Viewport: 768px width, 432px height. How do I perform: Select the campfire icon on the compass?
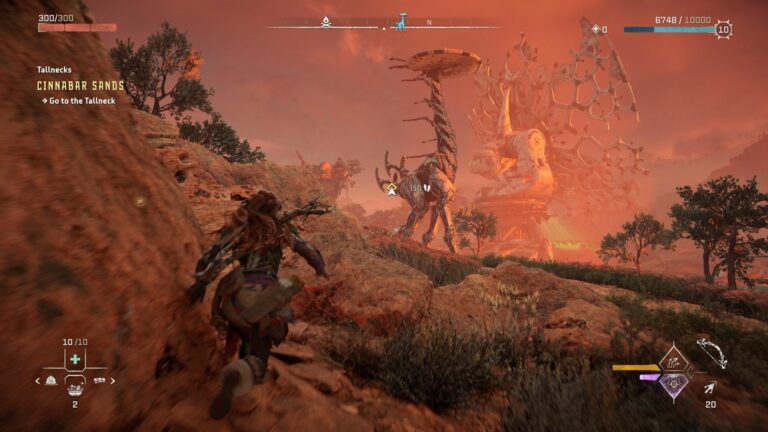[x=327, y=20]
